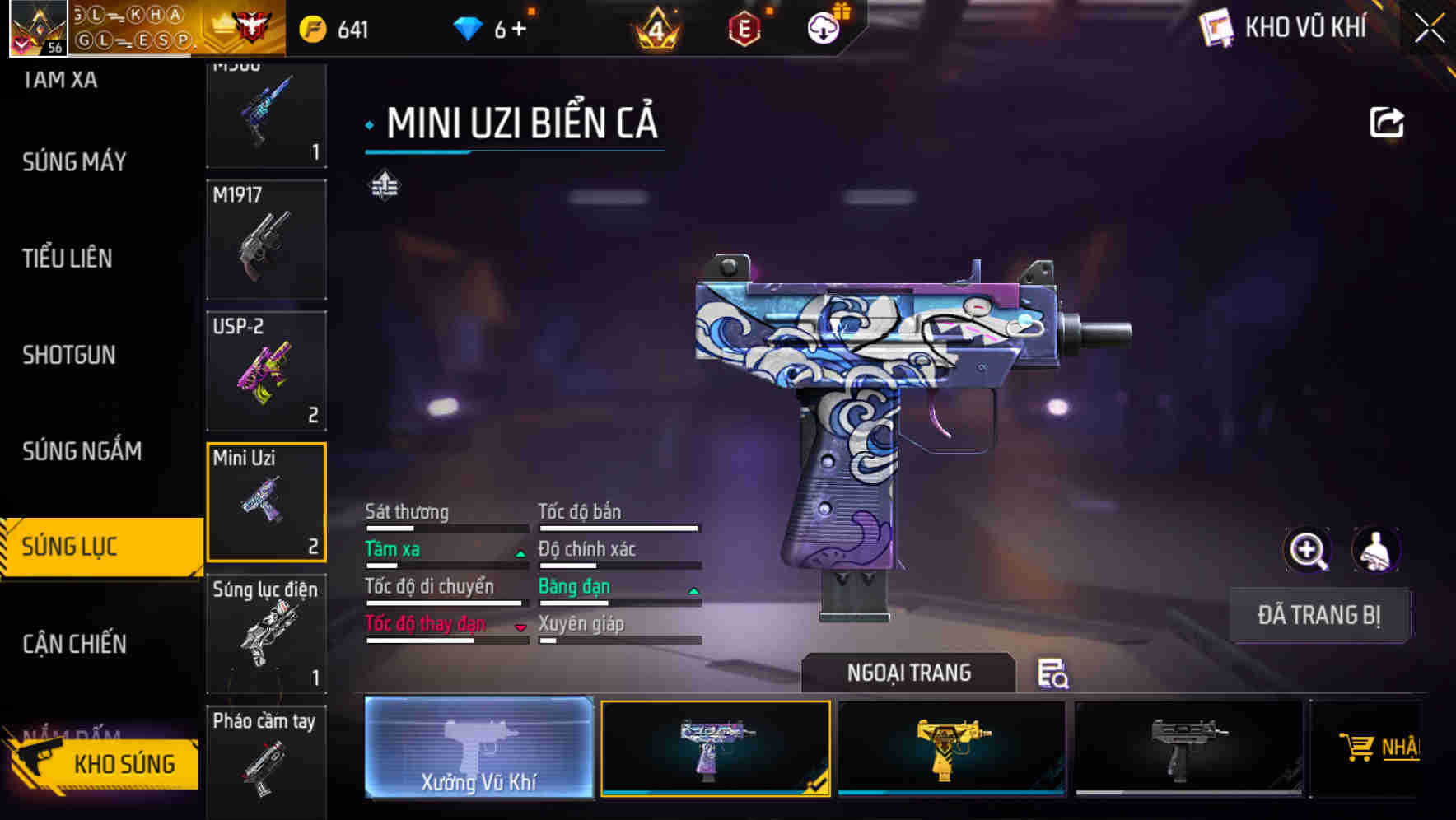Select the SHOTGUN category
The width and height of the screenshot is (1456, 820).
tap(69, 355)
